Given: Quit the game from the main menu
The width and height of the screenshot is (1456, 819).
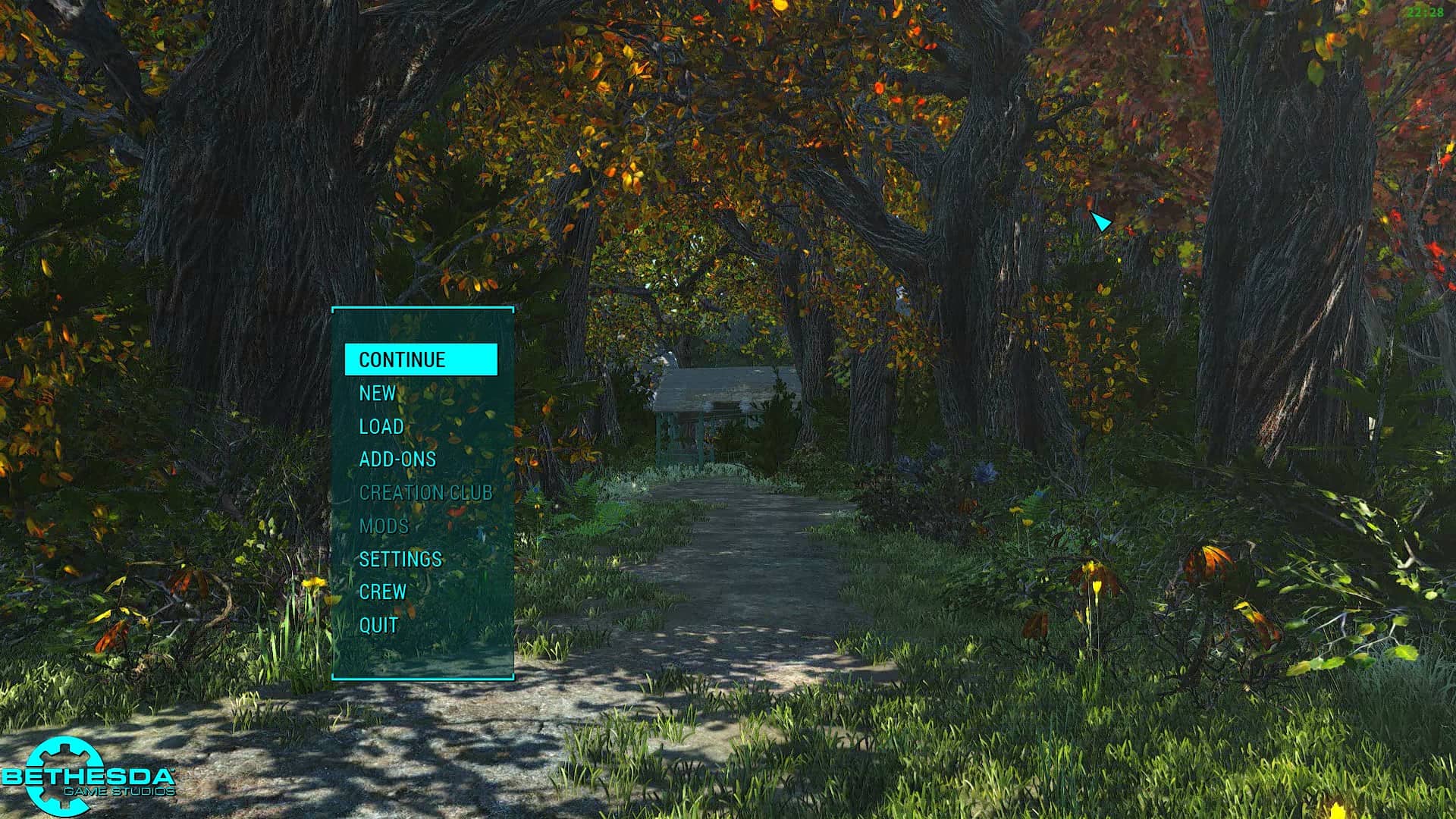Looking at the screenshot, I should 378,626.
